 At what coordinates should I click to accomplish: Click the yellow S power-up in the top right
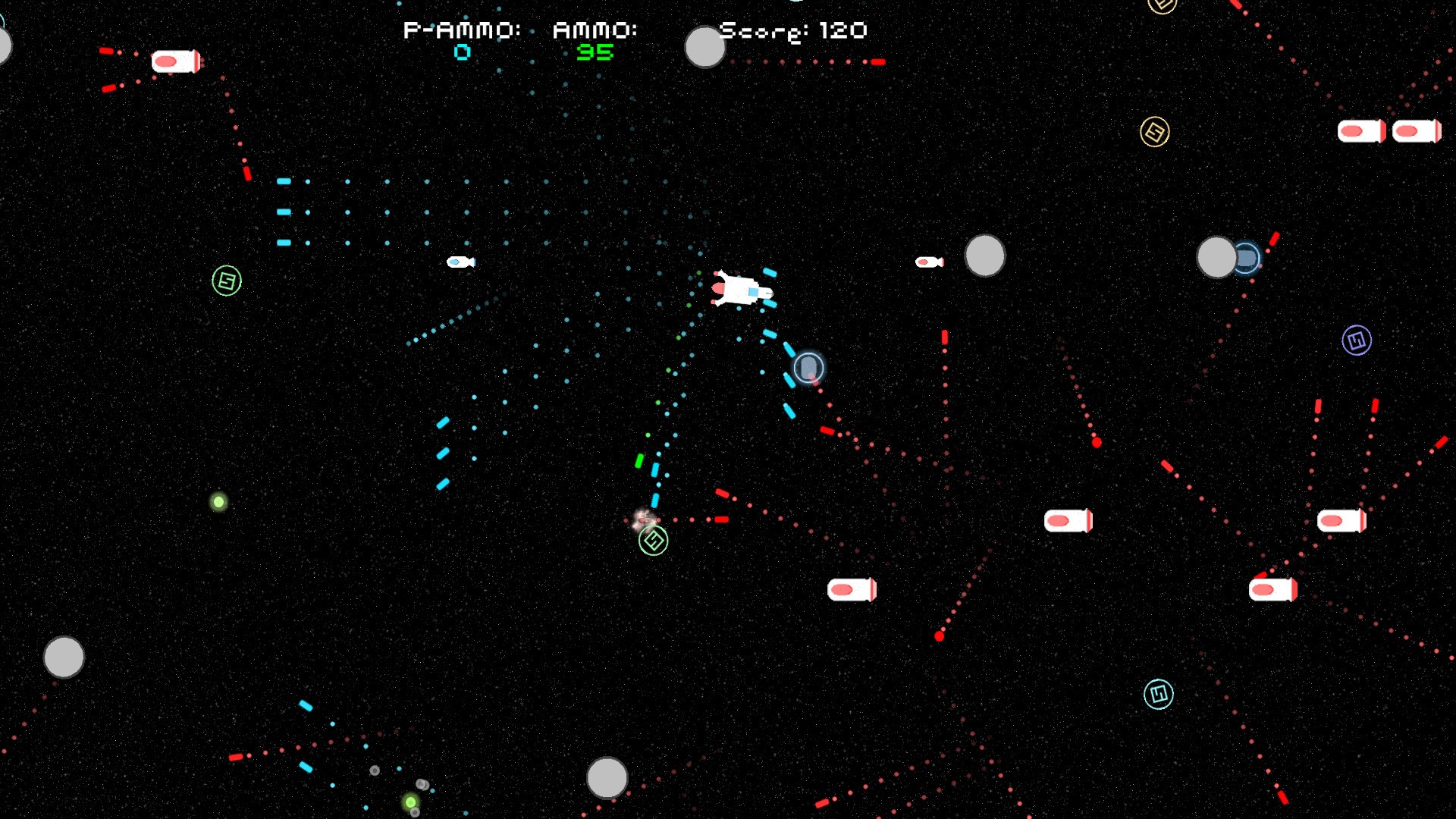(x=1155, y=130)
